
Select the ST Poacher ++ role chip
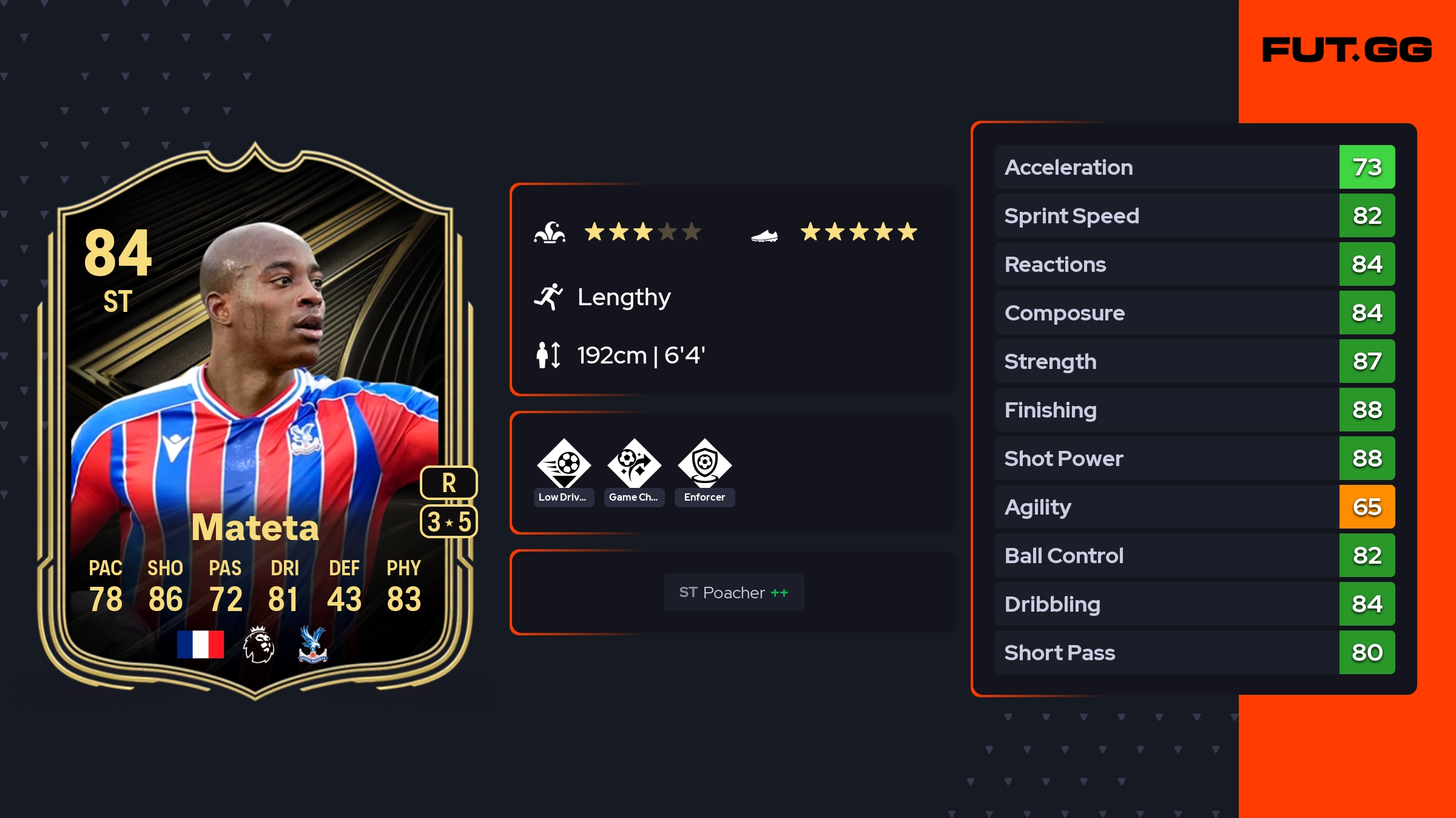tap(733, 592)
